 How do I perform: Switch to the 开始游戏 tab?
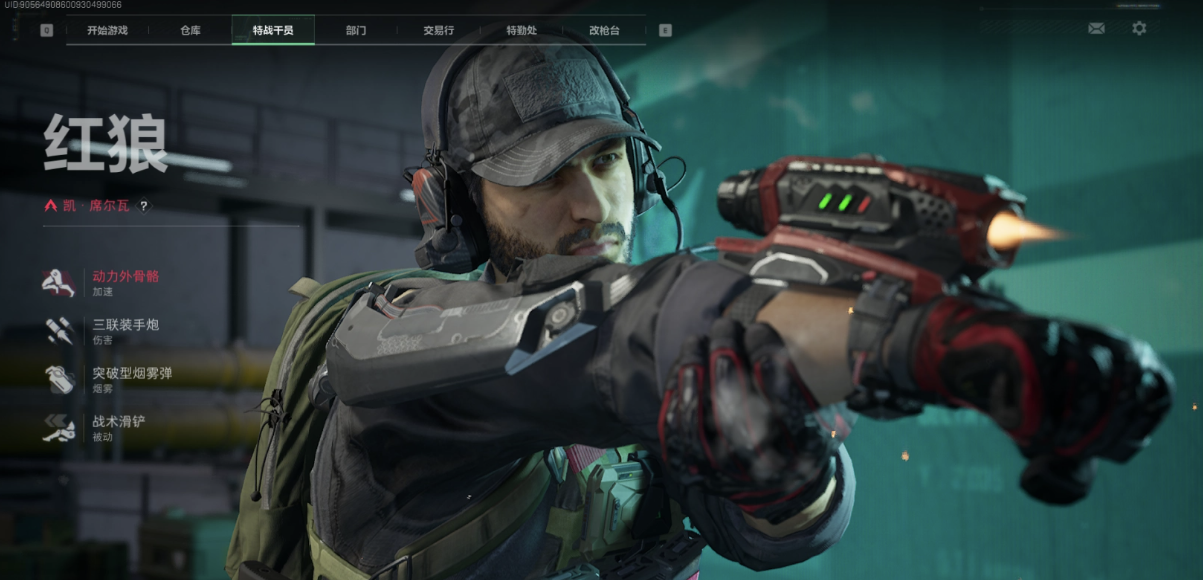point(107,30)
